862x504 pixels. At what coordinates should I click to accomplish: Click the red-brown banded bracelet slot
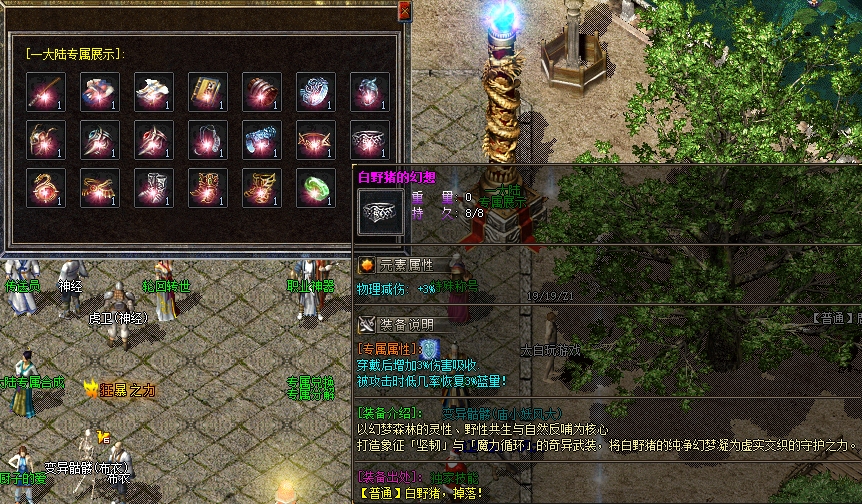pyautogui.click(x=262, y=92)
